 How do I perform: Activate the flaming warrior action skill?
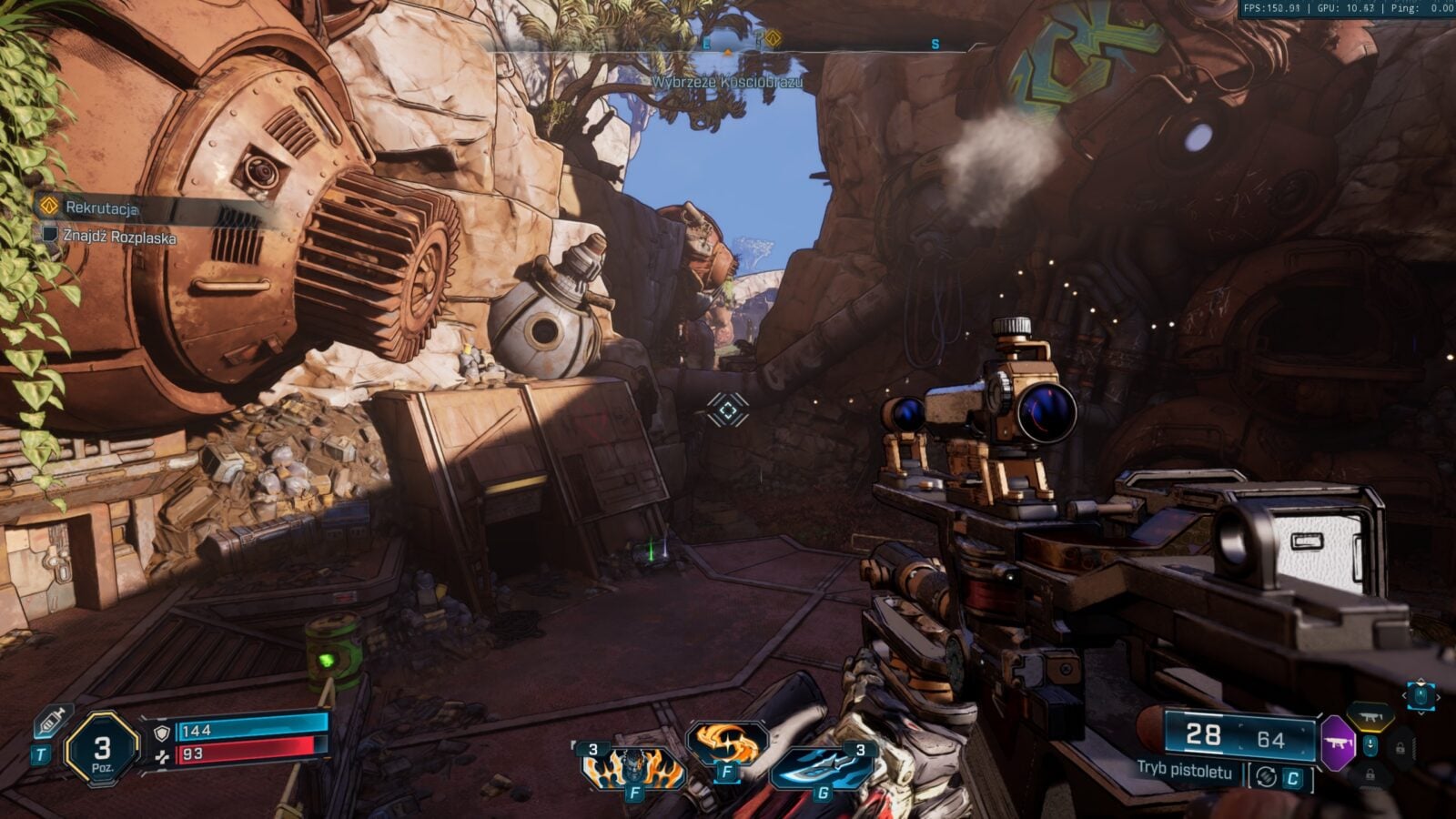click(x=633, y=767)
